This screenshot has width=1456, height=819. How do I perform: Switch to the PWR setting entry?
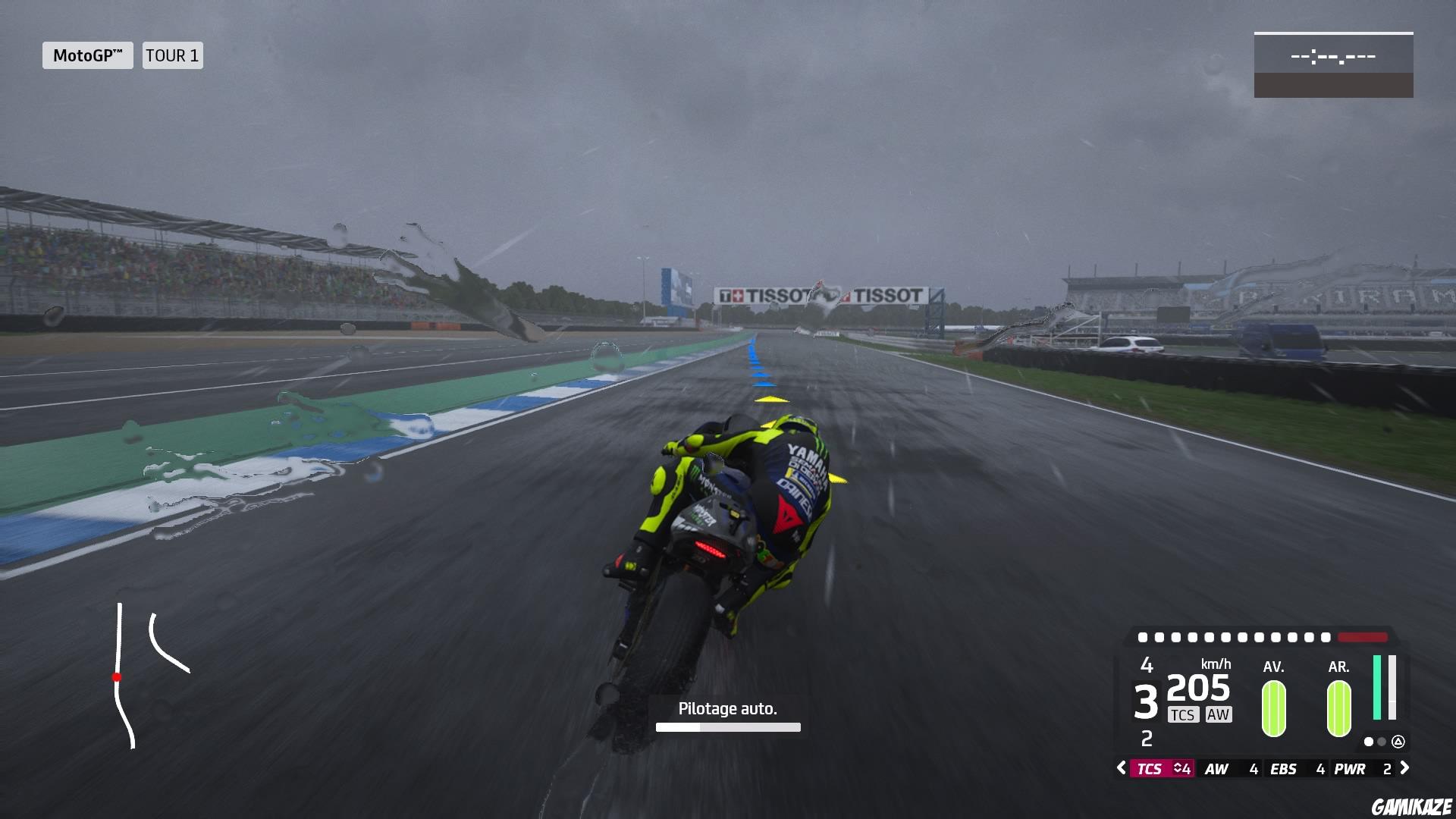pos(1351,768)
